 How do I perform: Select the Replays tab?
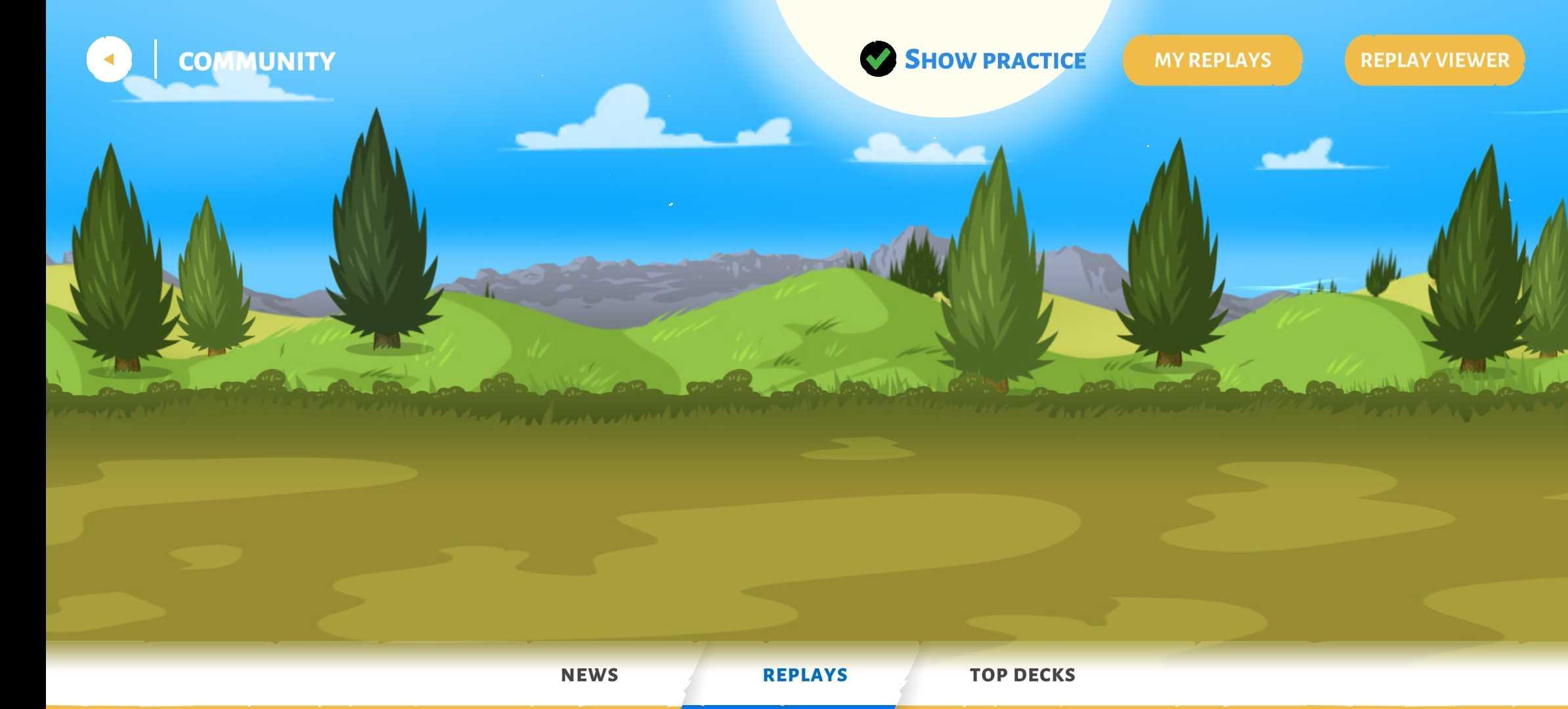pos(805,675)
